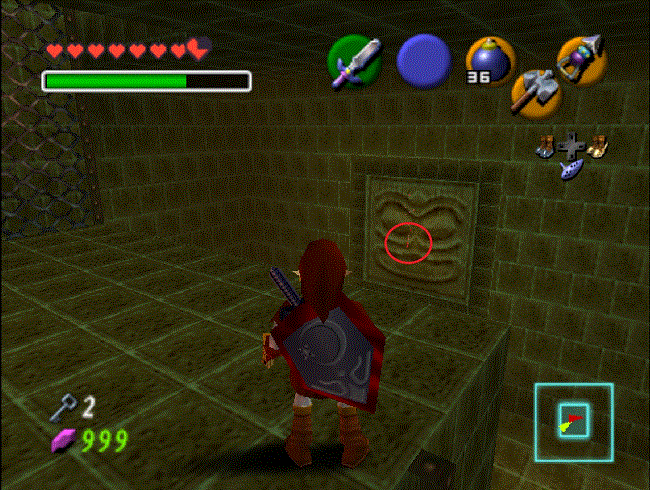Equip the Megaton Hammer icon
This screenshot has width=650, height=490.
coord(532,91)
